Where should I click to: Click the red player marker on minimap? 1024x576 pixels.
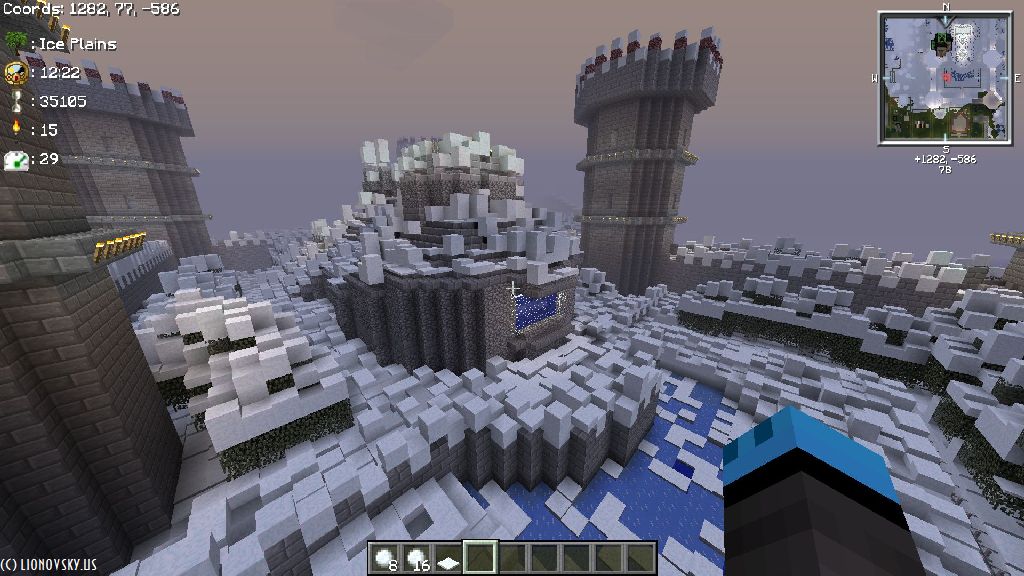point(946,76)
